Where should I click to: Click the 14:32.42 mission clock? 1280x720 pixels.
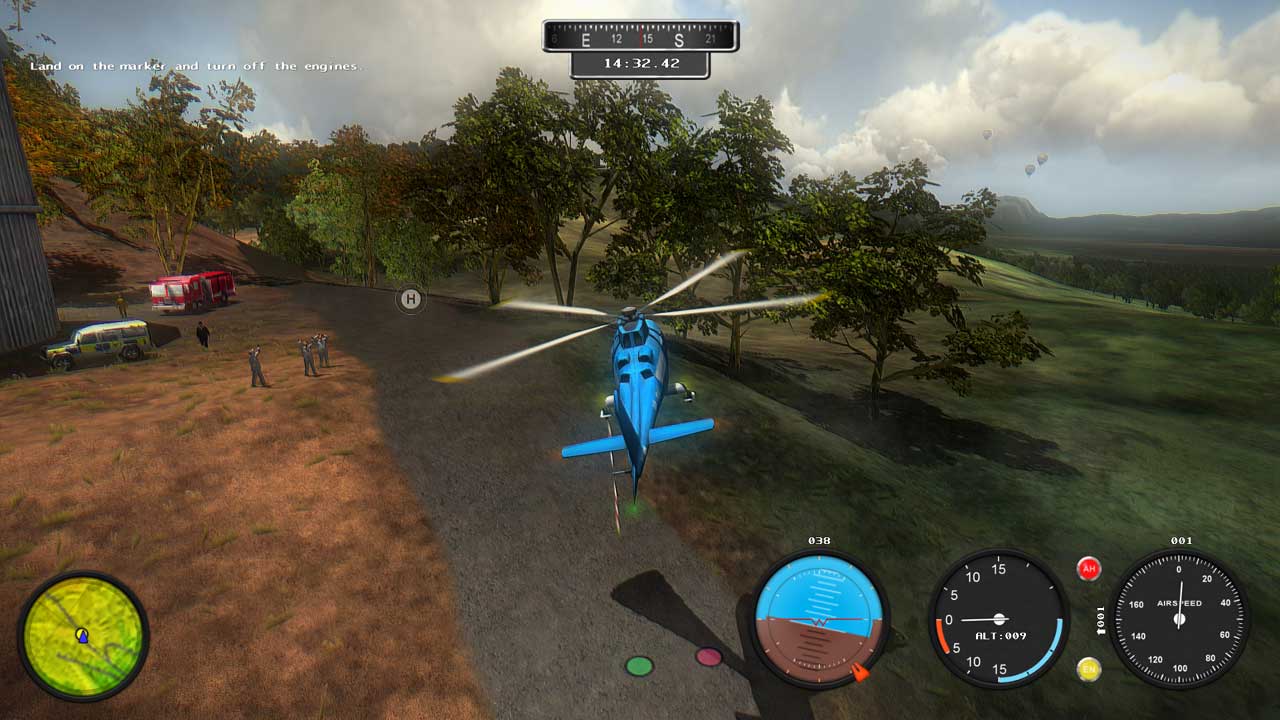tap(640, 62)
